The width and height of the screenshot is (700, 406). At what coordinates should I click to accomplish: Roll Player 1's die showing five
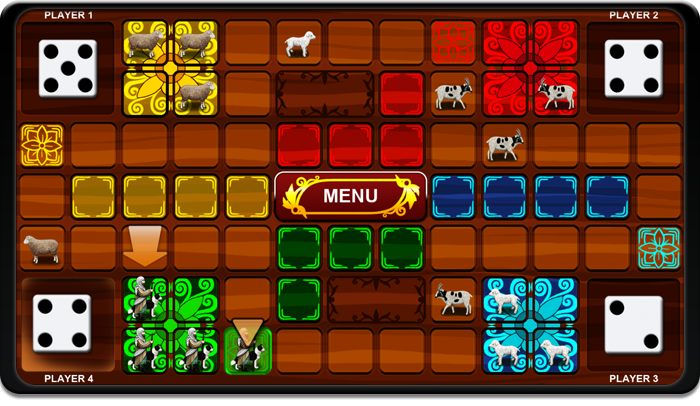[67, 68]
